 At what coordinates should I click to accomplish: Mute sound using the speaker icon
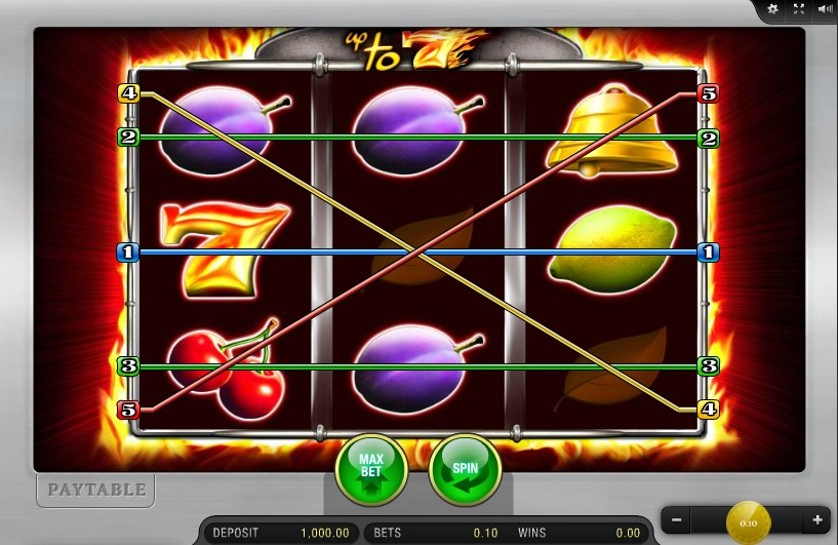(823, 9)
